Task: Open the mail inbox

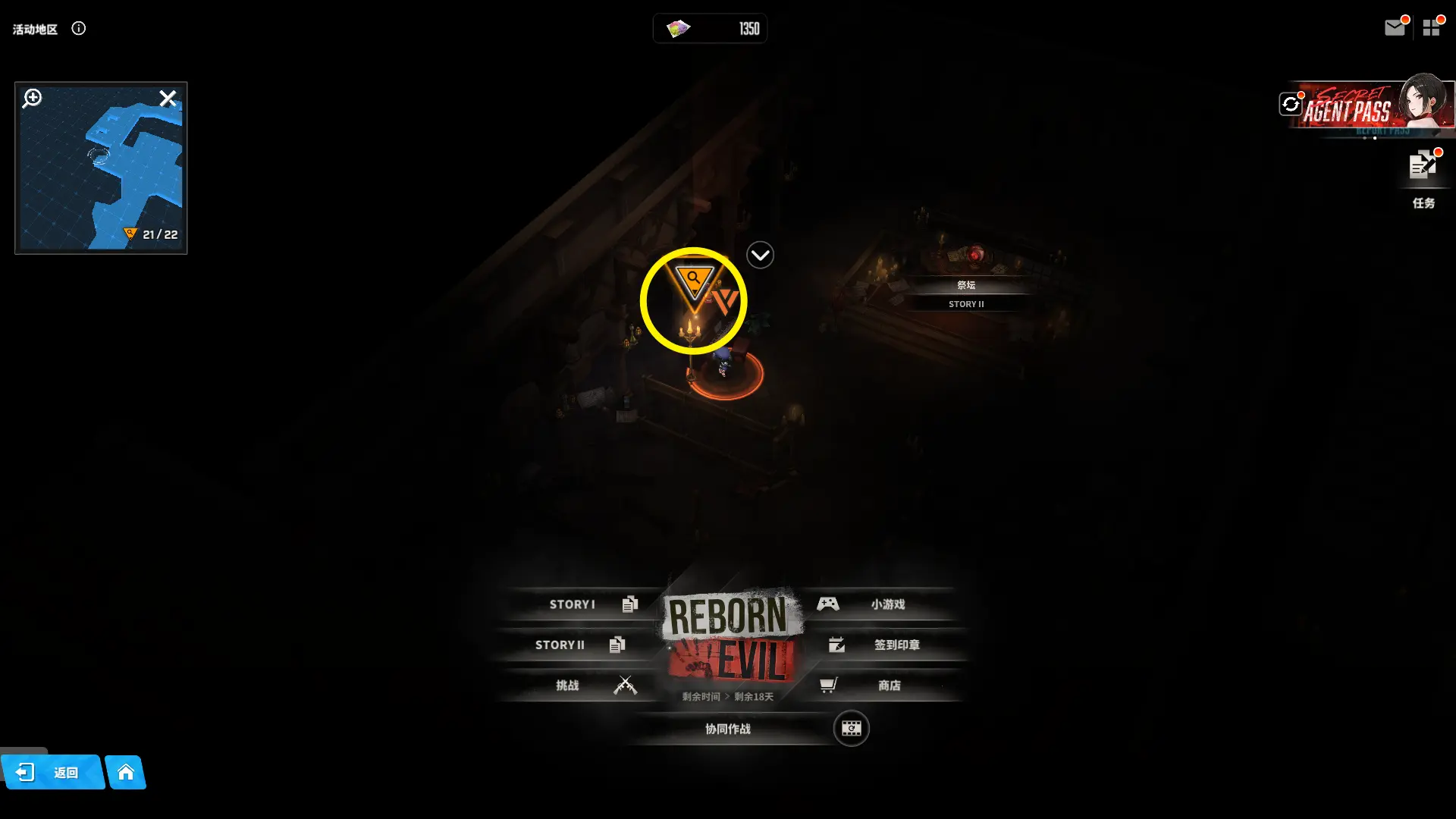Action: pyautogui.click(x=1394, y=28)
